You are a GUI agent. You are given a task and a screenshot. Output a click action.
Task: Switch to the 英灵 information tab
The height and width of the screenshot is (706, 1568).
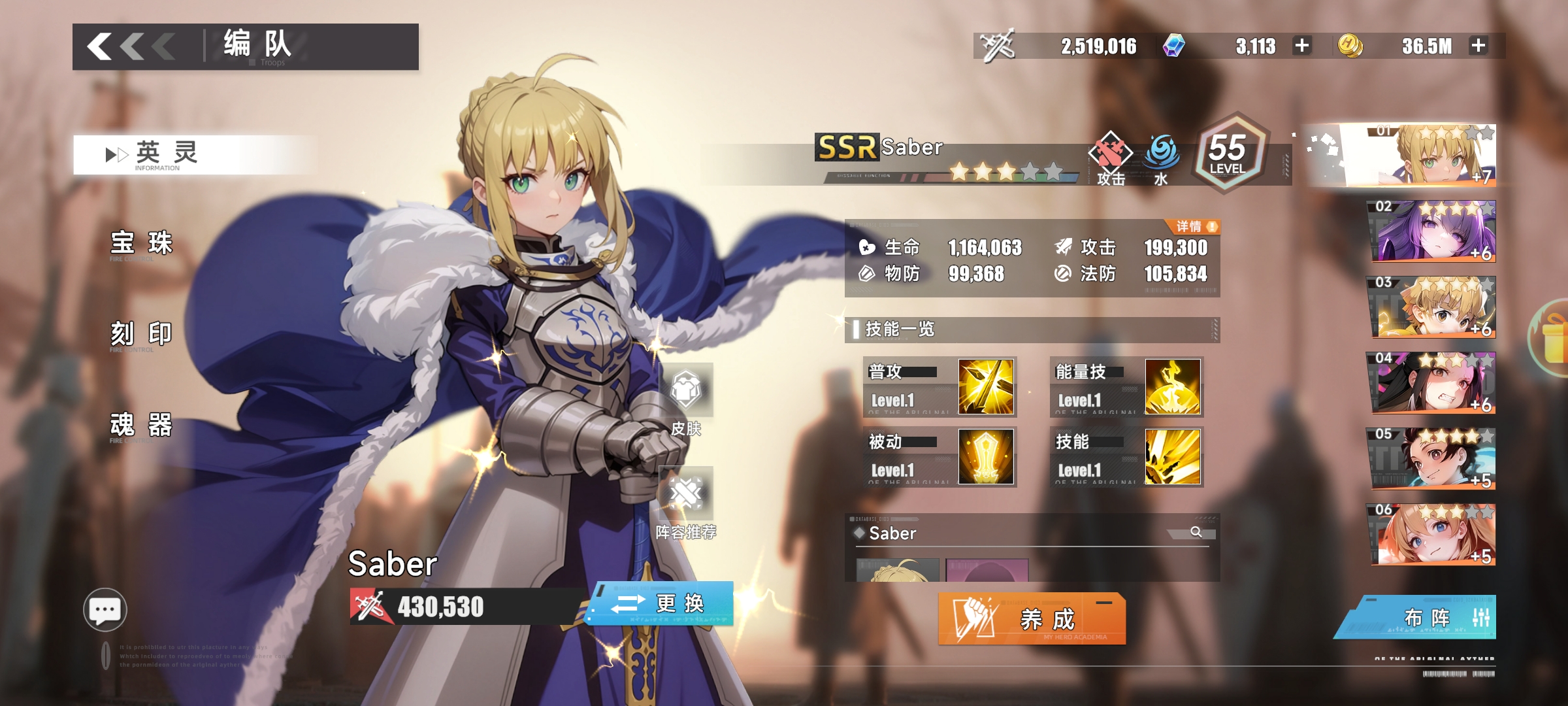coord(167,154)
